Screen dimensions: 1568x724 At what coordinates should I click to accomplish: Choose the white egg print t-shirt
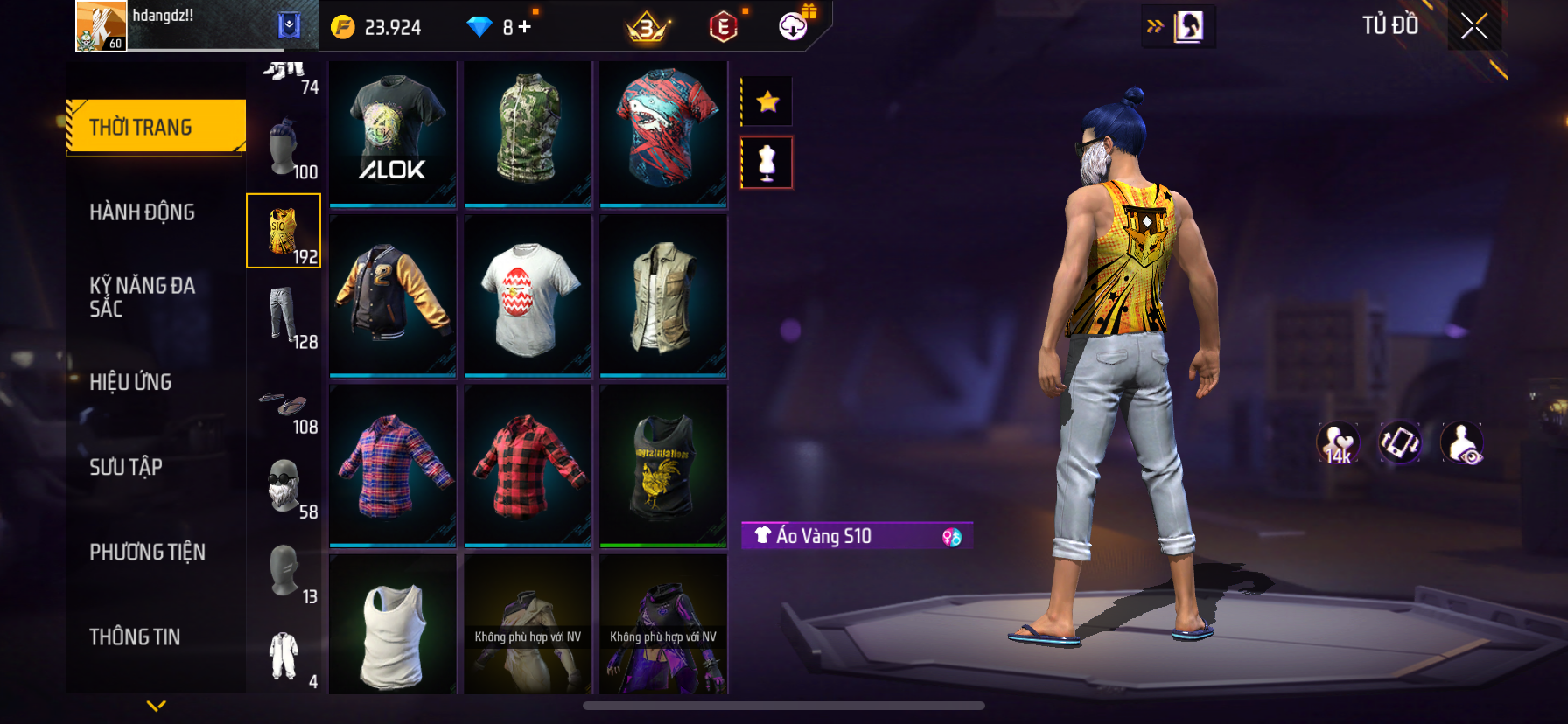[528, 296]
